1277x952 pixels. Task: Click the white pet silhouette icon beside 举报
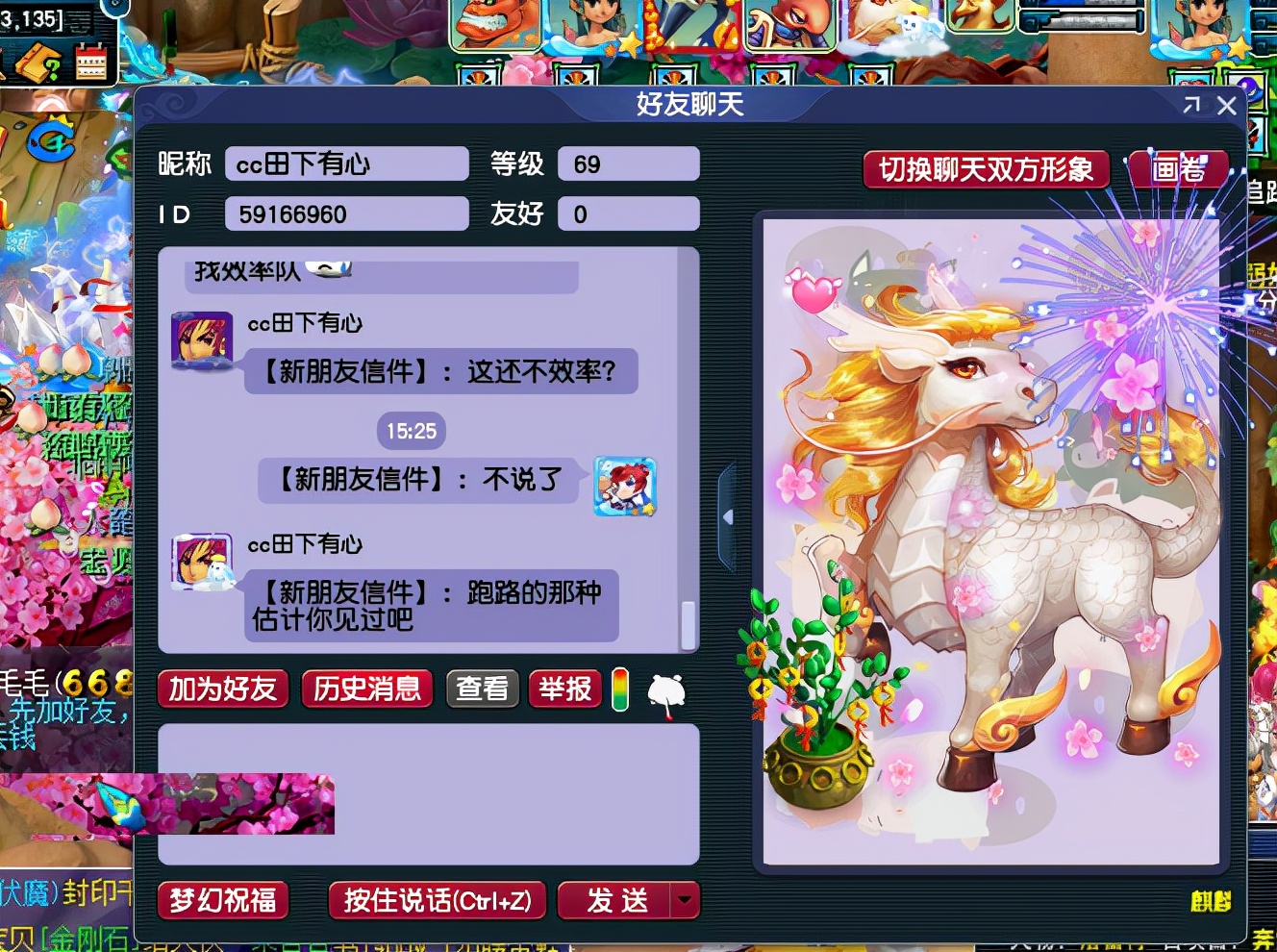click(666, 689)
